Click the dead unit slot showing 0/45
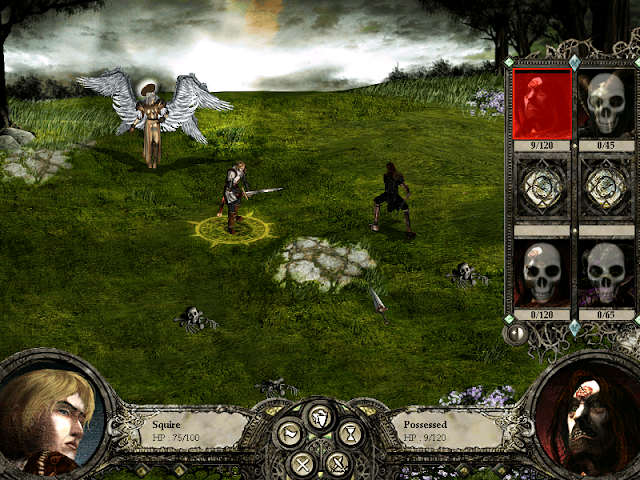Screen dimensions: 640x480 point(607,105)
